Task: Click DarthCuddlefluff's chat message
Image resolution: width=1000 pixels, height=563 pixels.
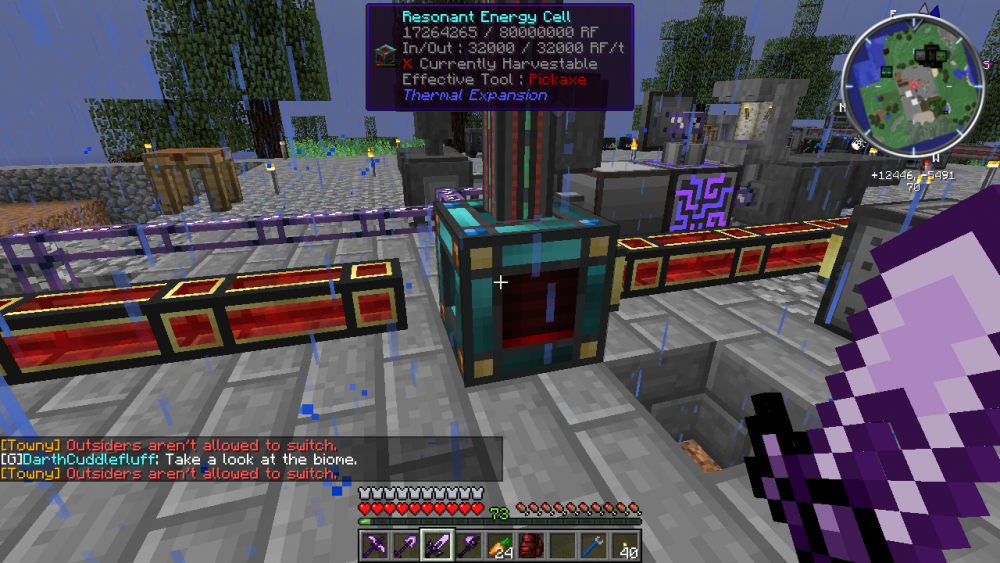Action: (180, 459)
